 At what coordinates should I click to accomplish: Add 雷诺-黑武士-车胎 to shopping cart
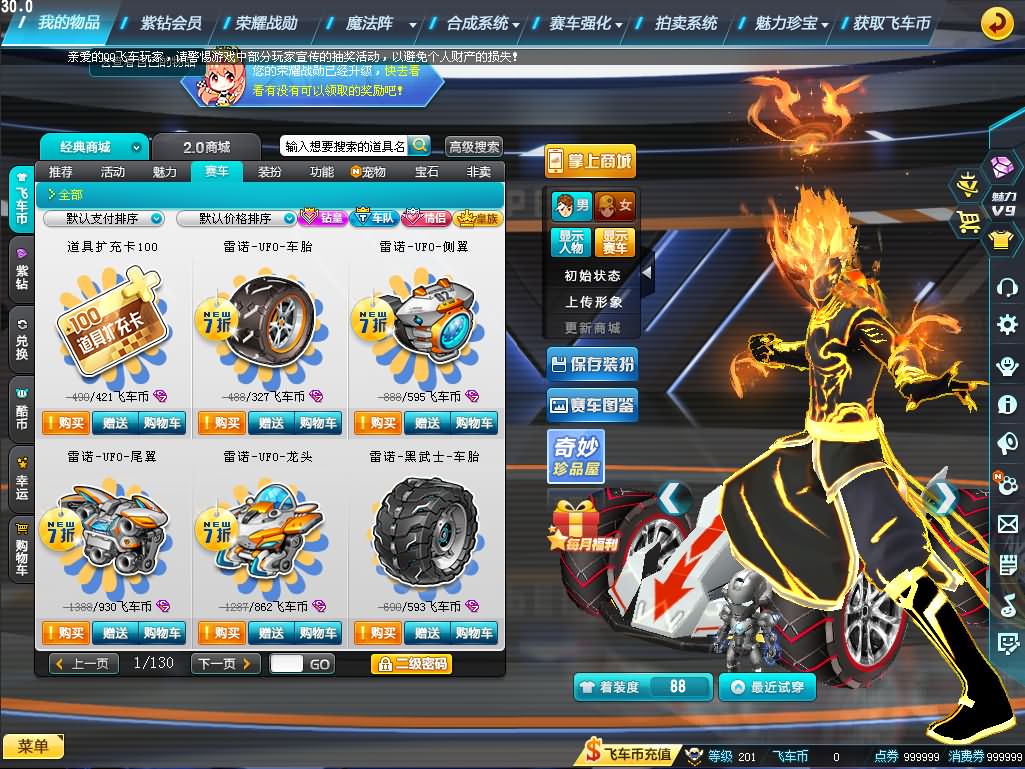tap(474, 633)
